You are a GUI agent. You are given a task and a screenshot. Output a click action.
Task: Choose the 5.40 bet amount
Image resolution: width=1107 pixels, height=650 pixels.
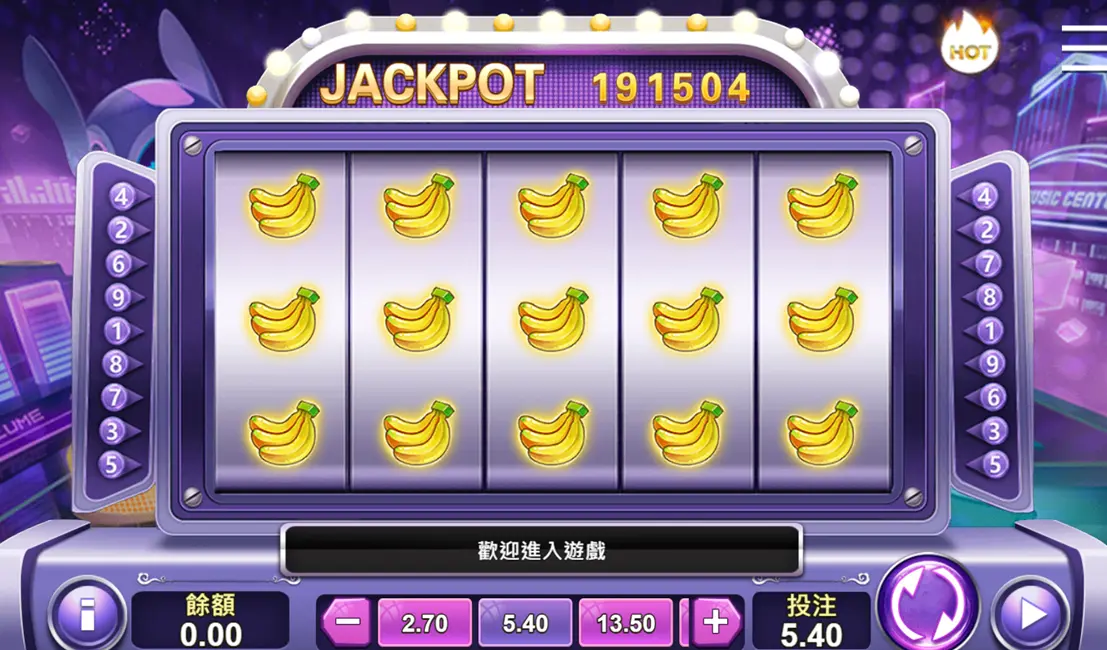coord(525,623)
